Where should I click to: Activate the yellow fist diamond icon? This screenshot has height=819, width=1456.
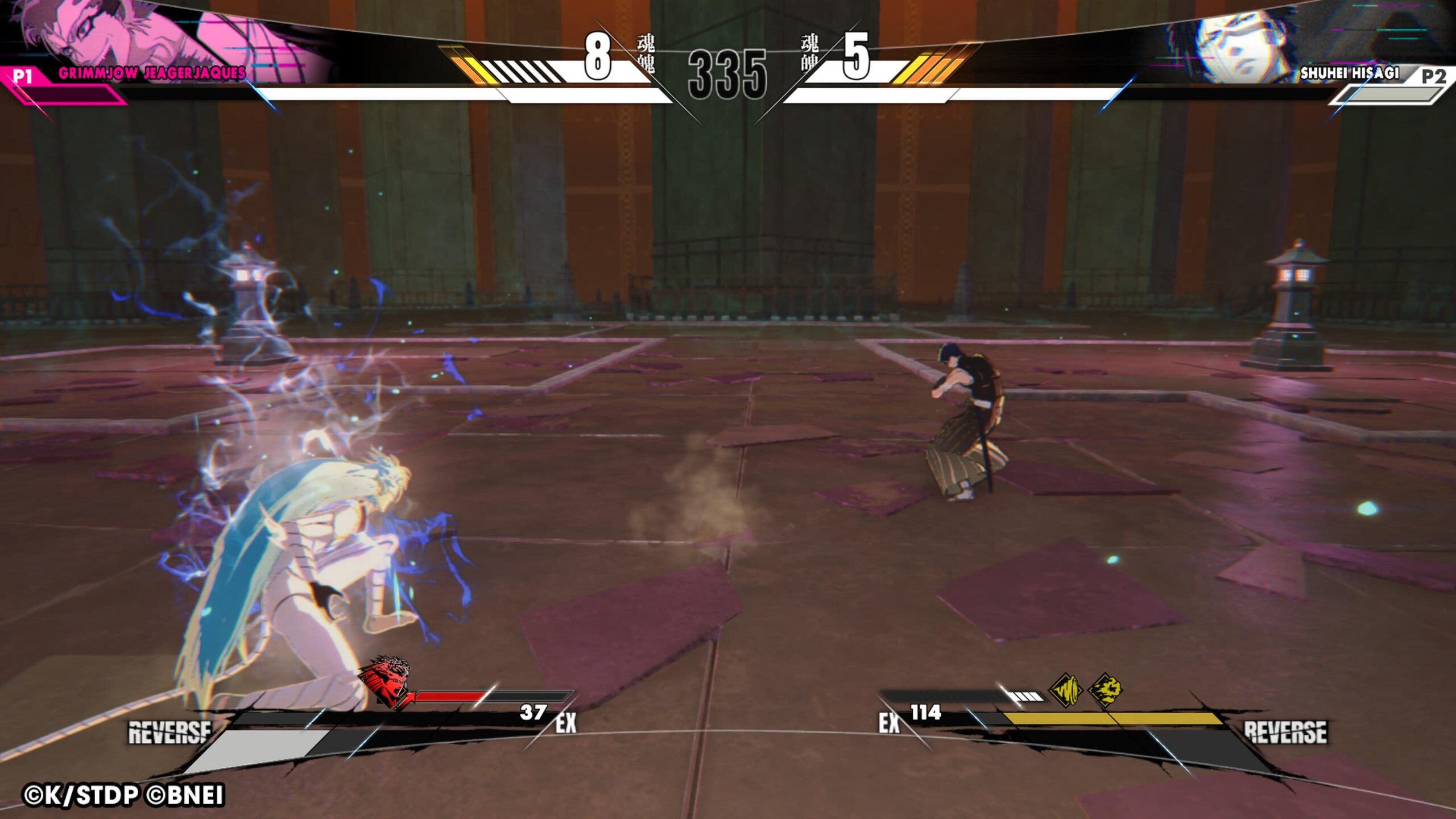tap(1105, 690)
